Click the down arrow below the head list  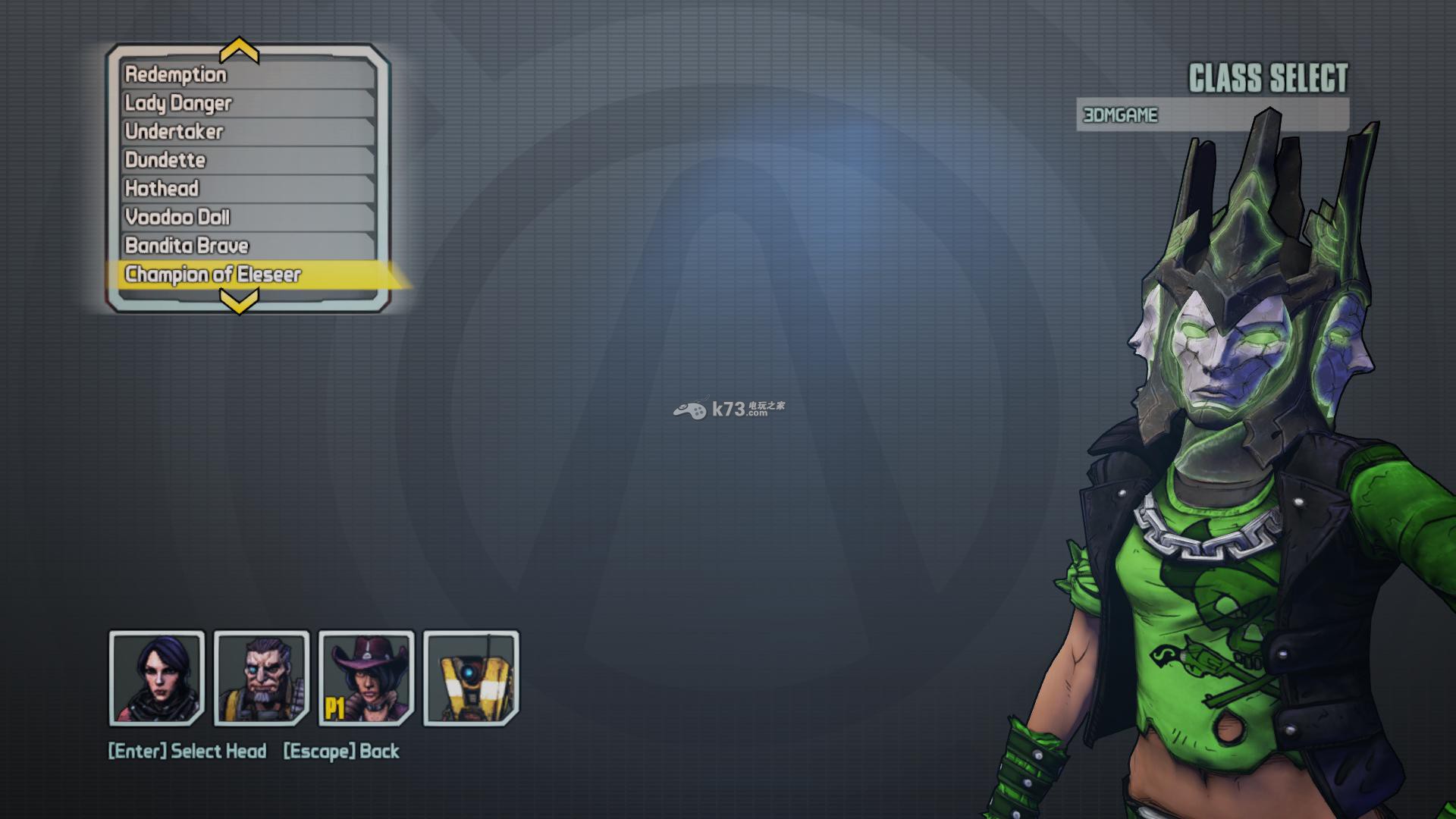(239, 303)
